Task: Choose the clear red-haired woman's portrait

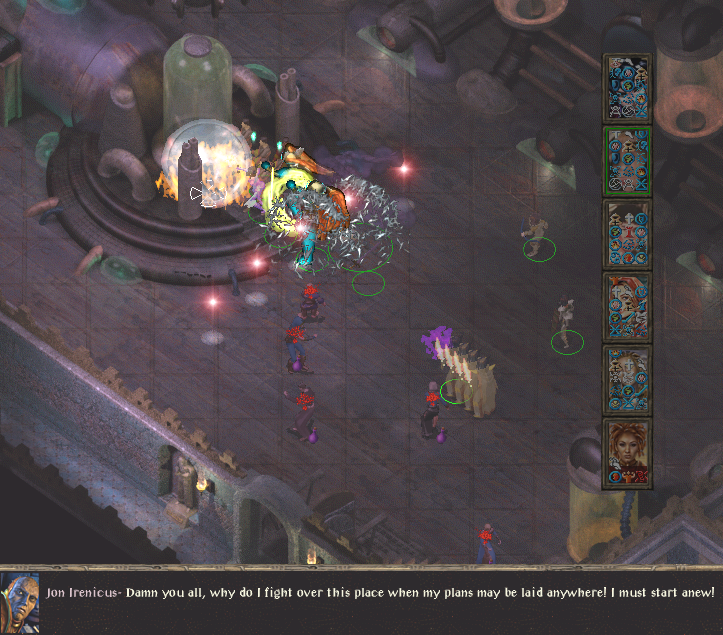Action: click(x=627, y=453)
